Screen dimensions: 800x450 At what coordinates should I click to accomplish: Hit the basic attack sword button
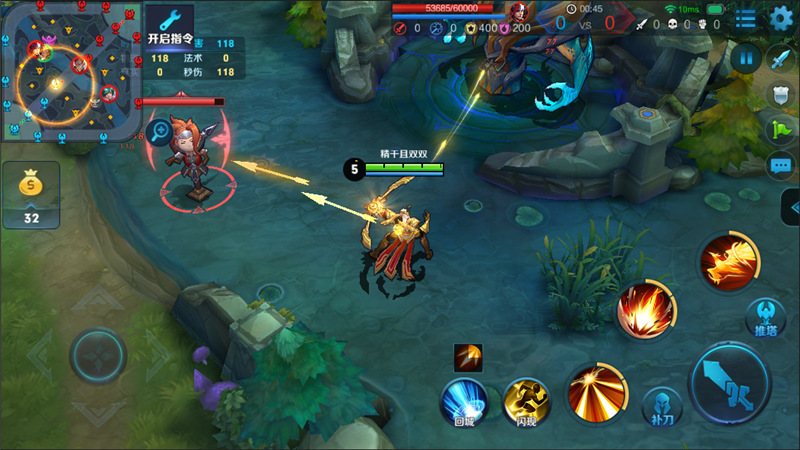(x=732, y=384)
